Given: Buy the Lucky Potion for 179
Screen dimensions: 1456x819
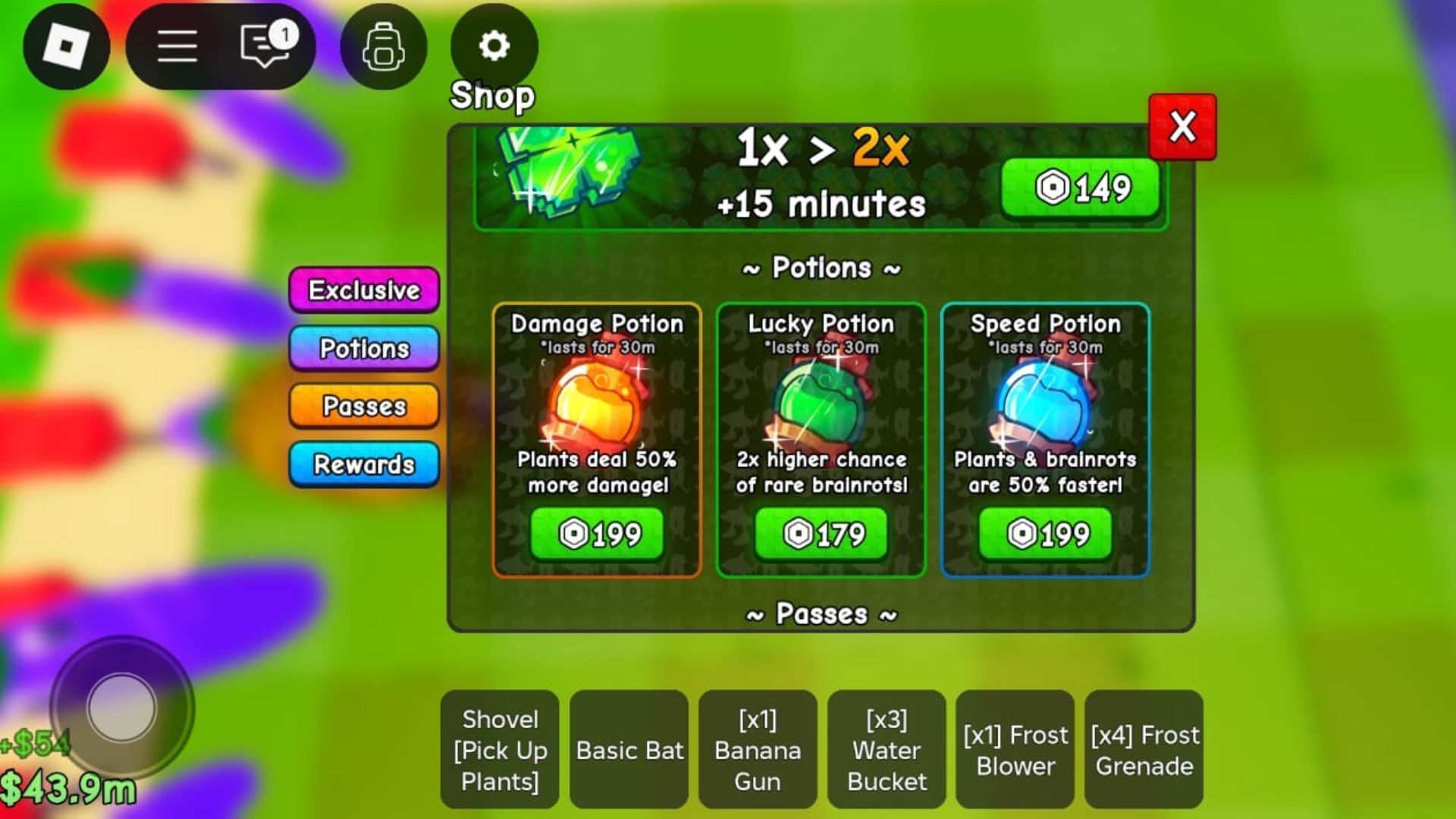Looking at the screenshot, I should tap(821, 534).
